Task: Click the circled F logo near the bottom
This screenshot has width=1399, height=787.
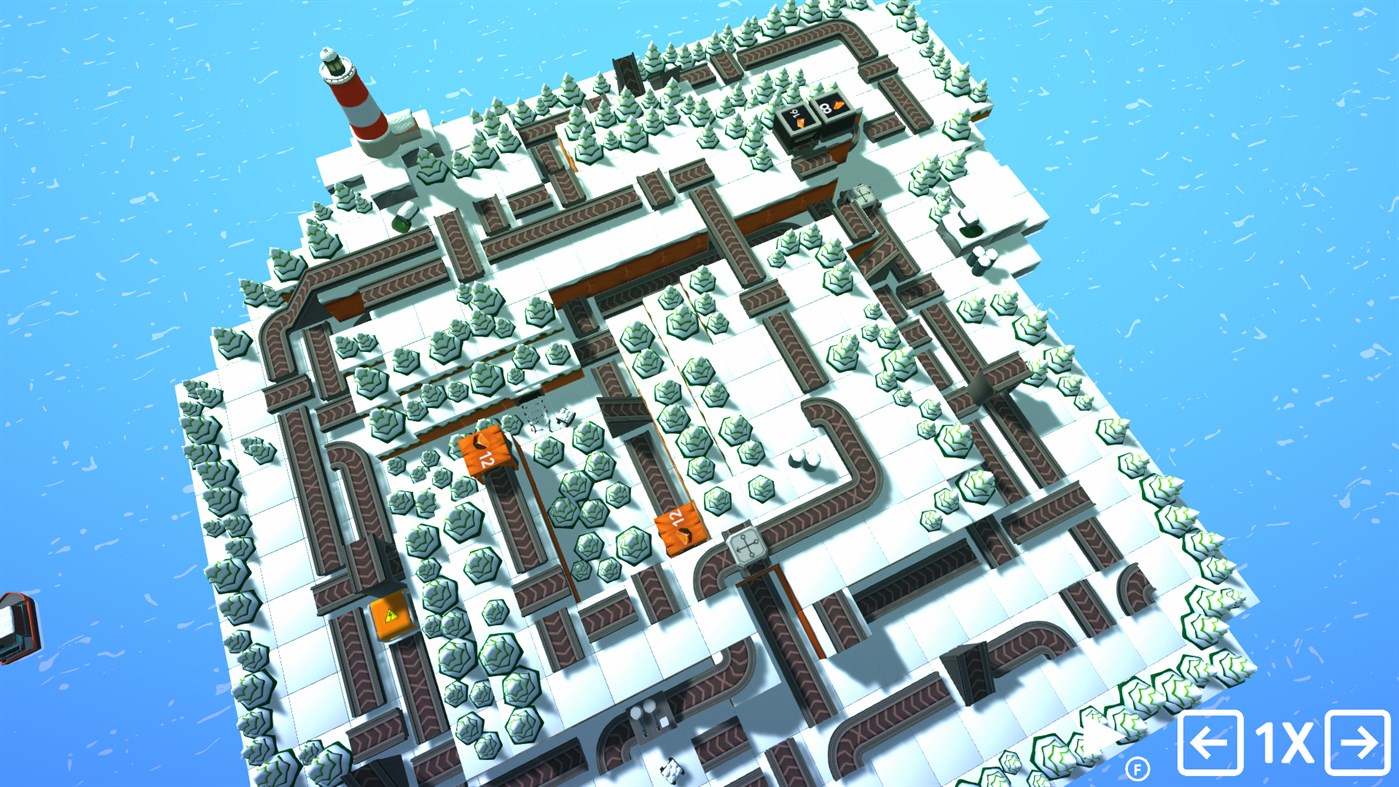Action: pyautogui.click(x=1137, y=770)
